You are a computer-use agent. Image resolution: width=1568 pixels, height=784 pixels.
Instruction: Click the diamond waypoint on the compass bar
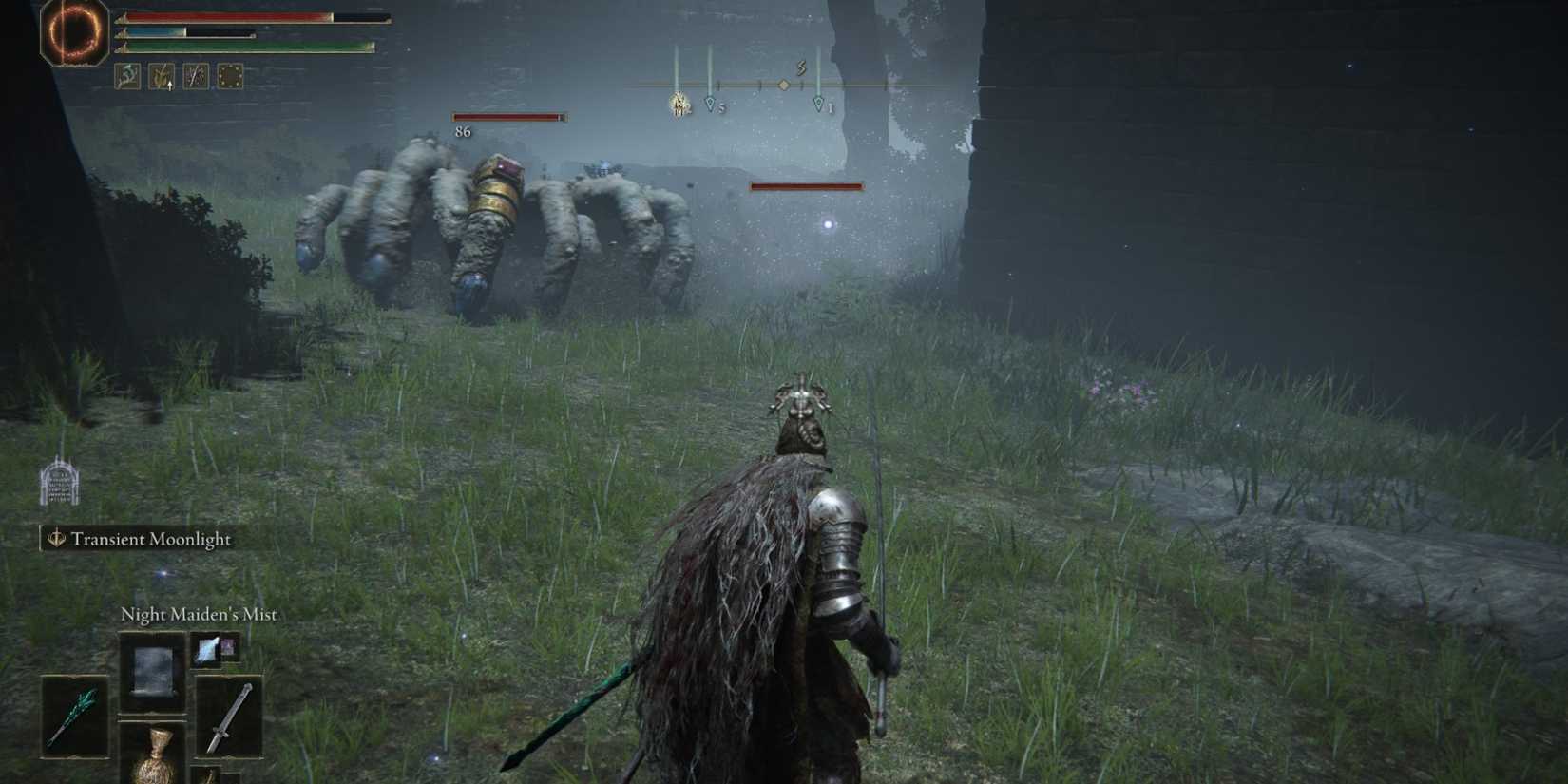(783, 85)
